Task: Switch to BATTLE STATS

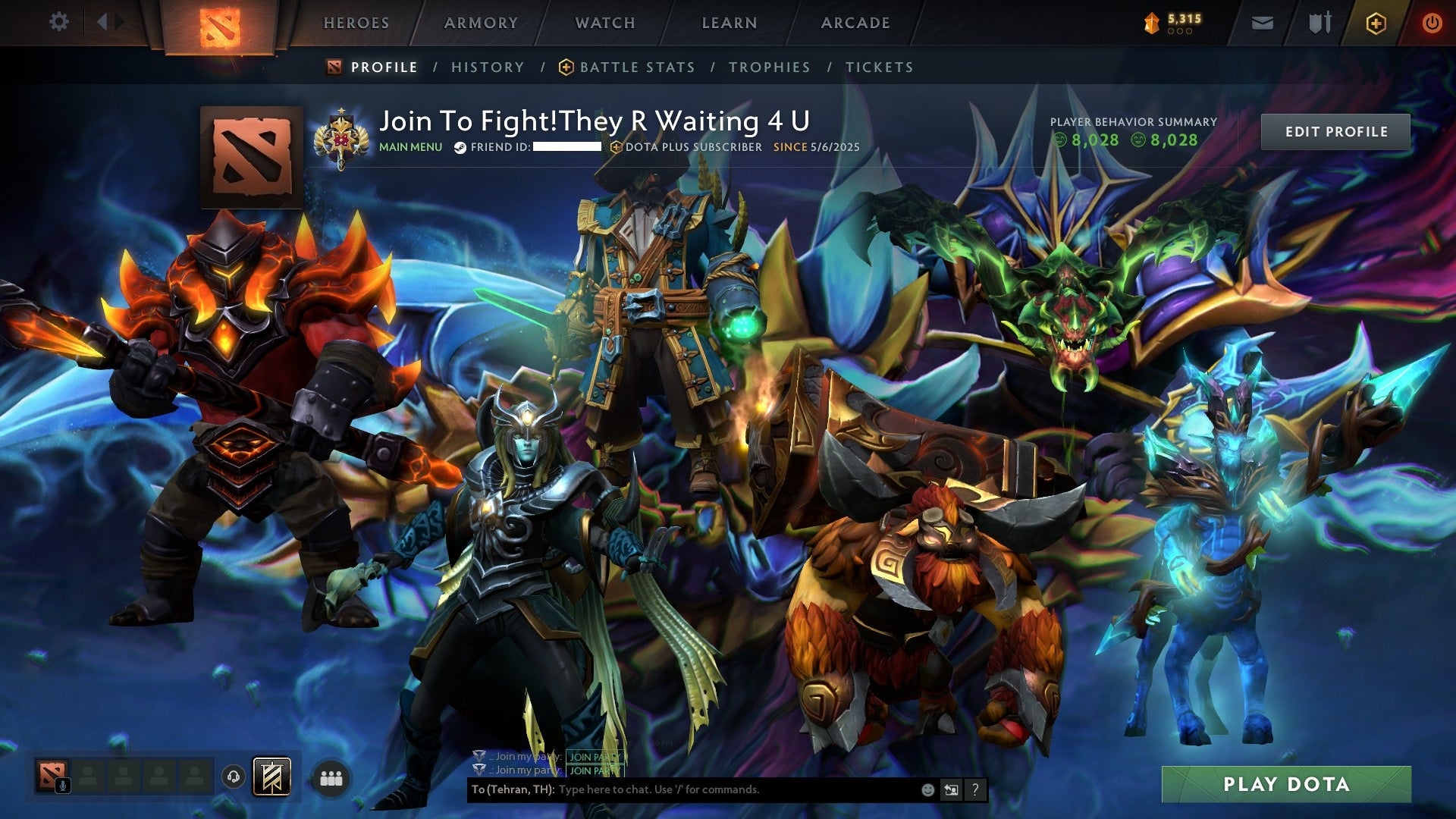Action: pos(635,67)
